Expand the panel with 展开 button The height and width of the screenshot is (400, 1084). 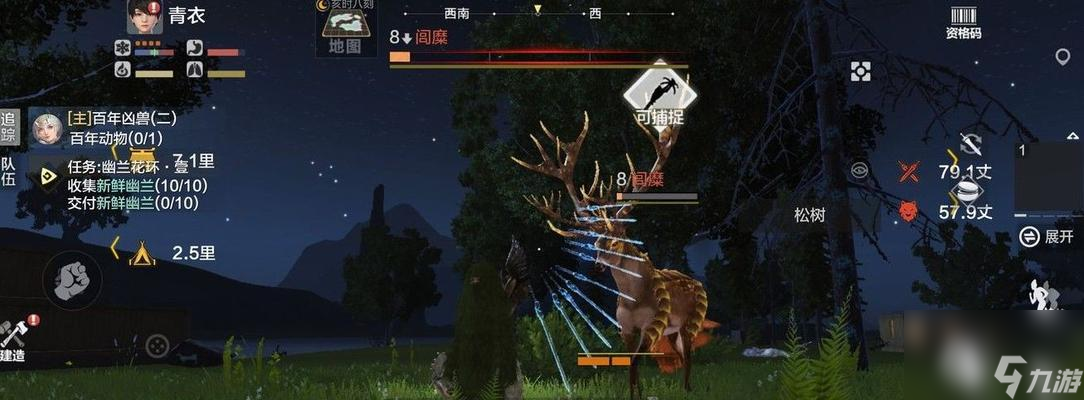(1048, 237)
